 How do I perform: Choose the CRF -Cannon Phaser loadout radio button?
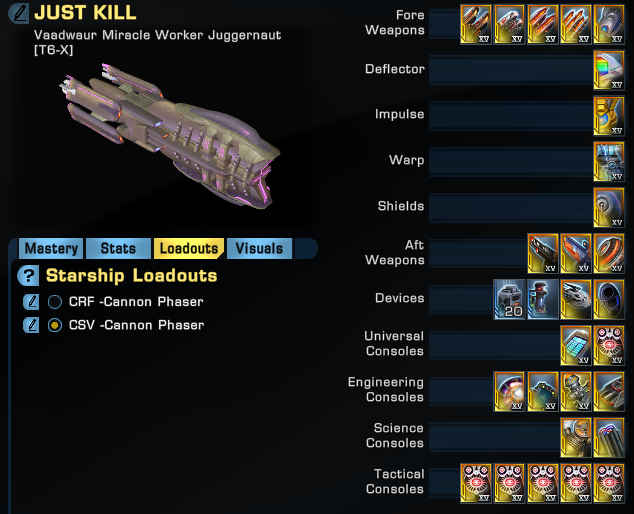(x=55, y=301)
